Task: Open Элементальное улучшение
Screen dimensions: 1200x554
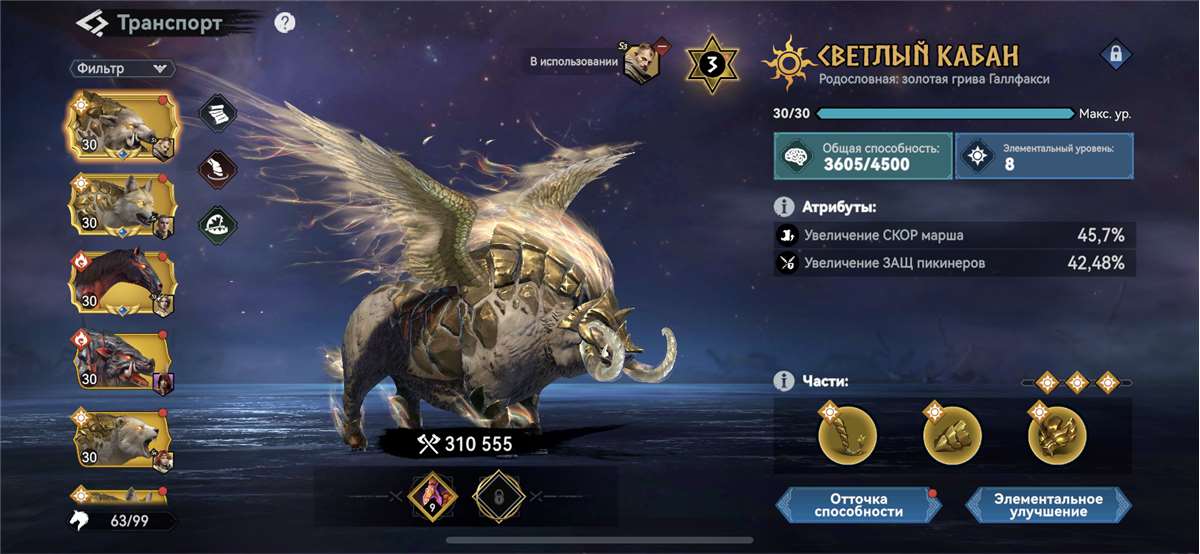Action: (1048, 505)
